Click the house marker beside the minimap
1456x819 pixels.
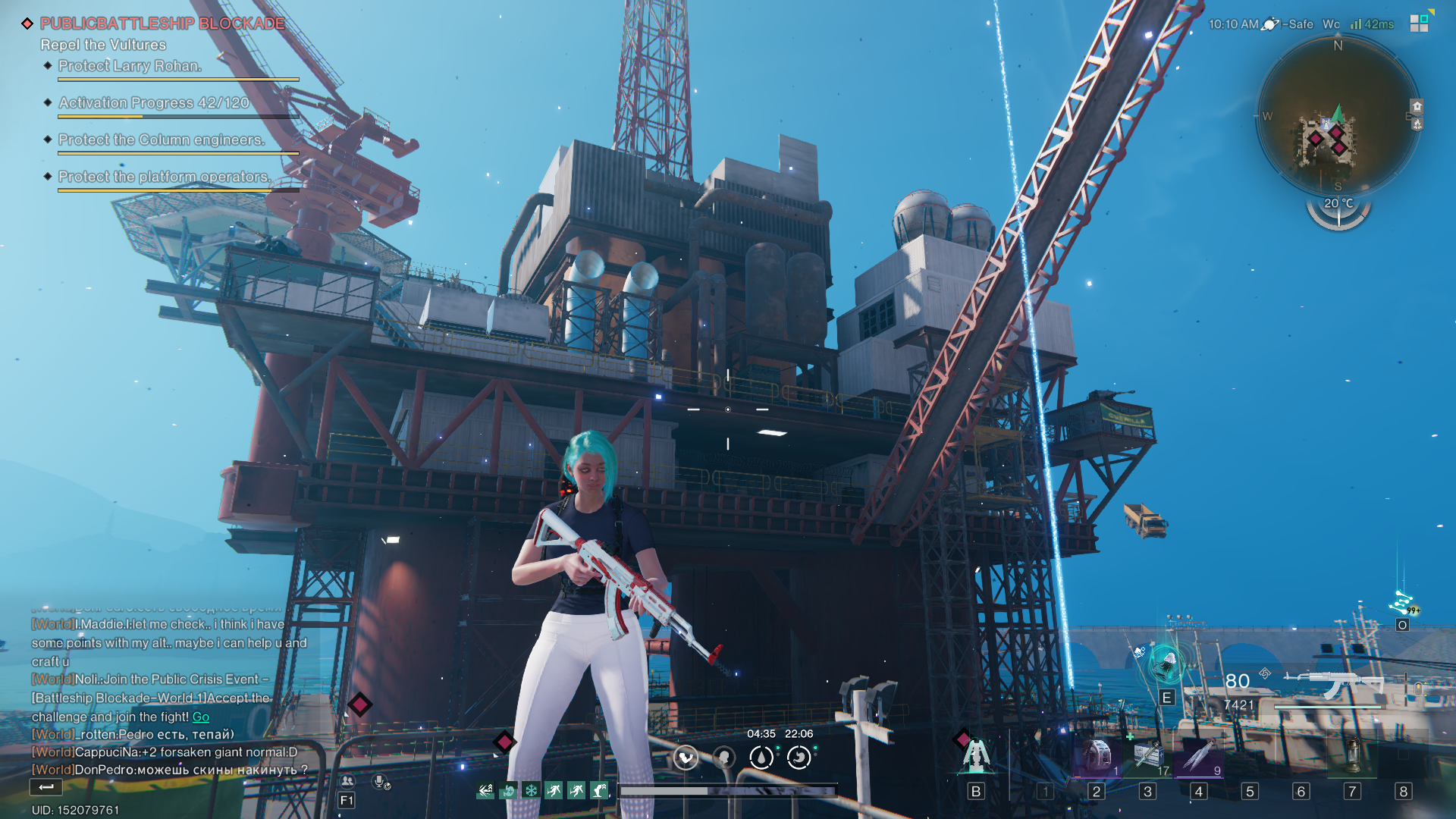coord(1417,106)
